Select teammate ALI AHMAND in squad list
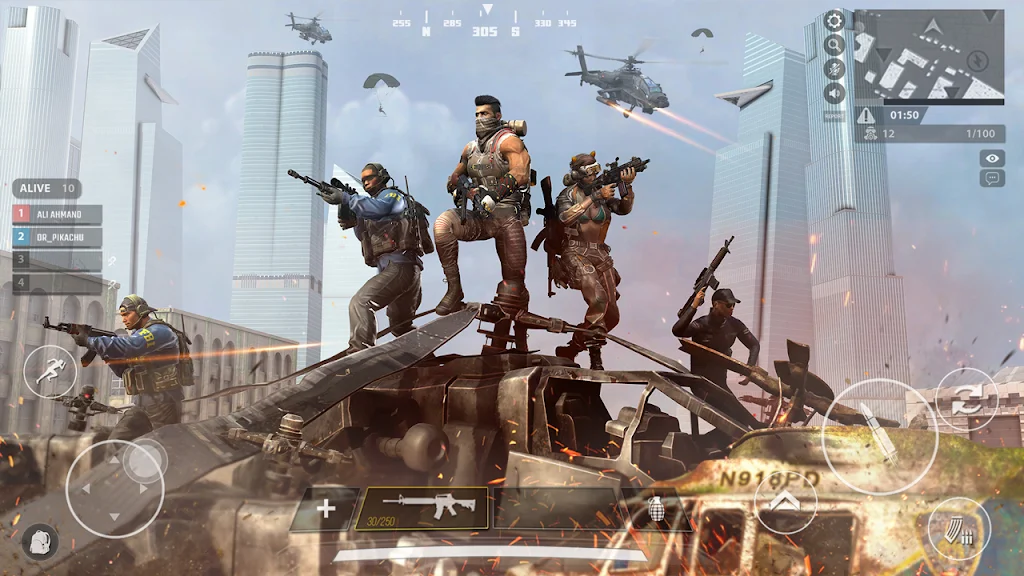 click(57, 214)
